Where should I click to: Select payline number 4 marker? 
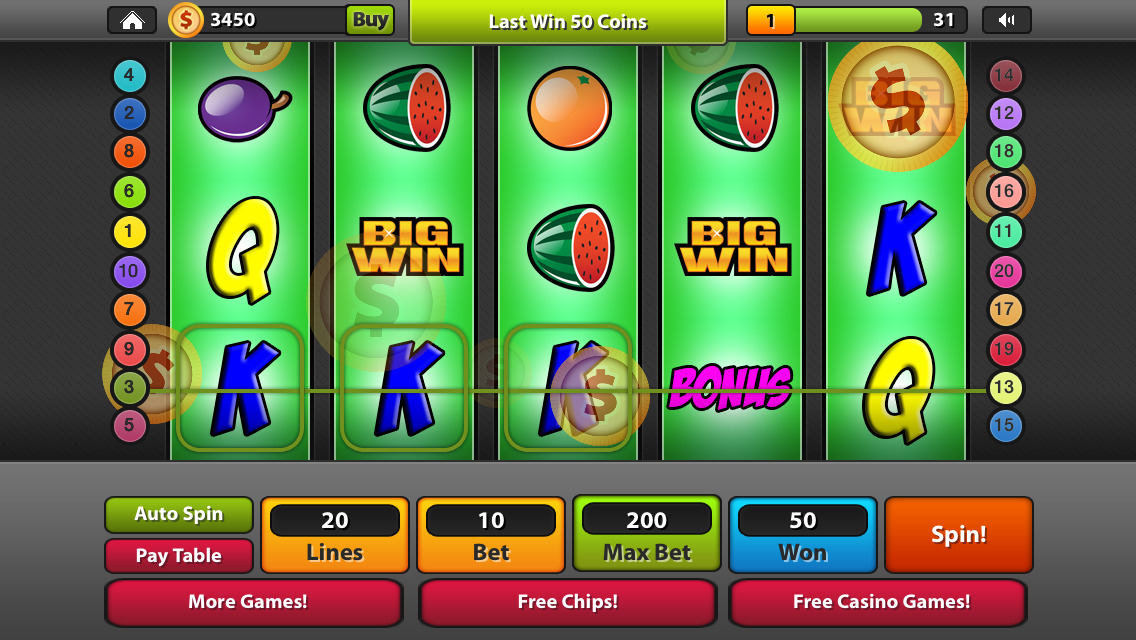coord(130,76)
